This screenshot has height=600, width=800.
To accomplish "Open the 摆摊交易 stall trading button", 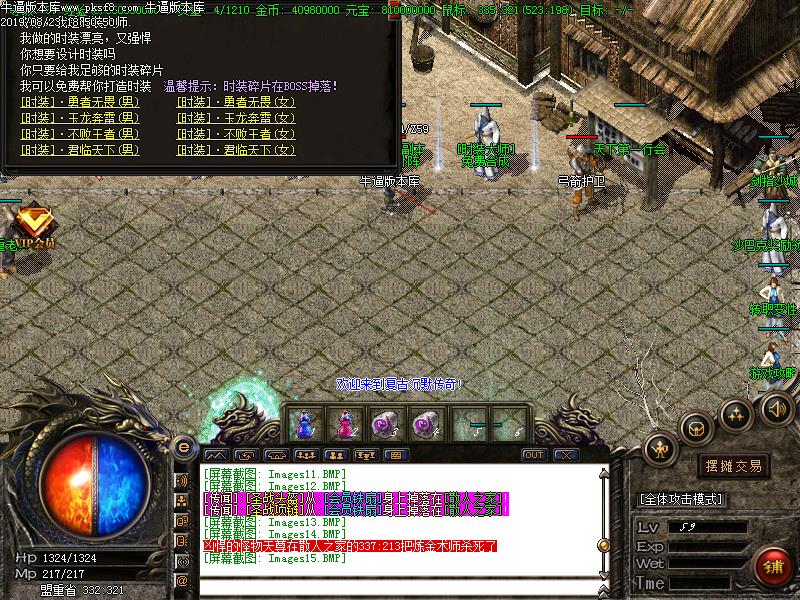I will [x=734, y=466].
